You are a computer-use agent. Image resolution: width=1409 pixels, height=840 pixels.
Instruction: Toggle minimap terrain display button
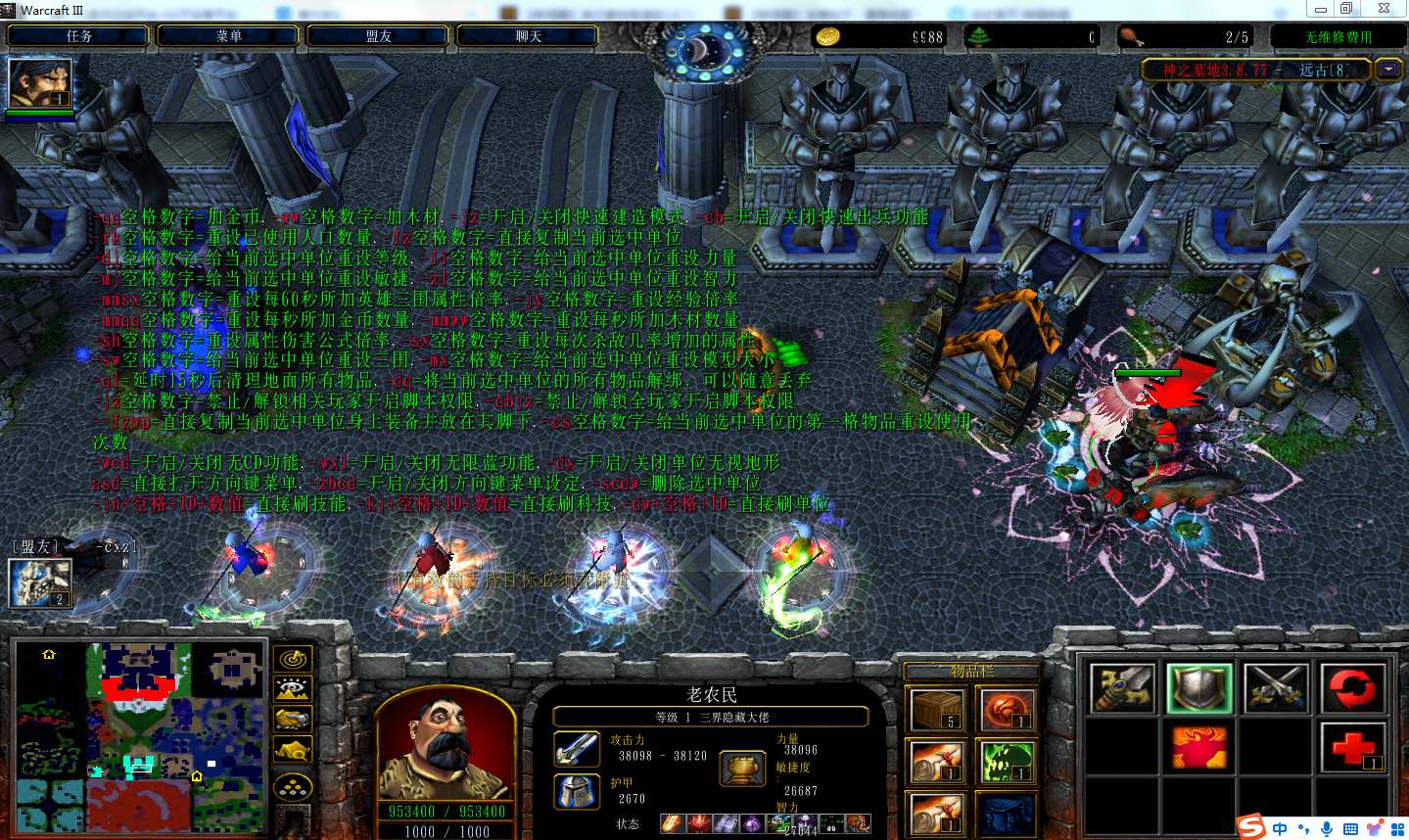[293, 689]
